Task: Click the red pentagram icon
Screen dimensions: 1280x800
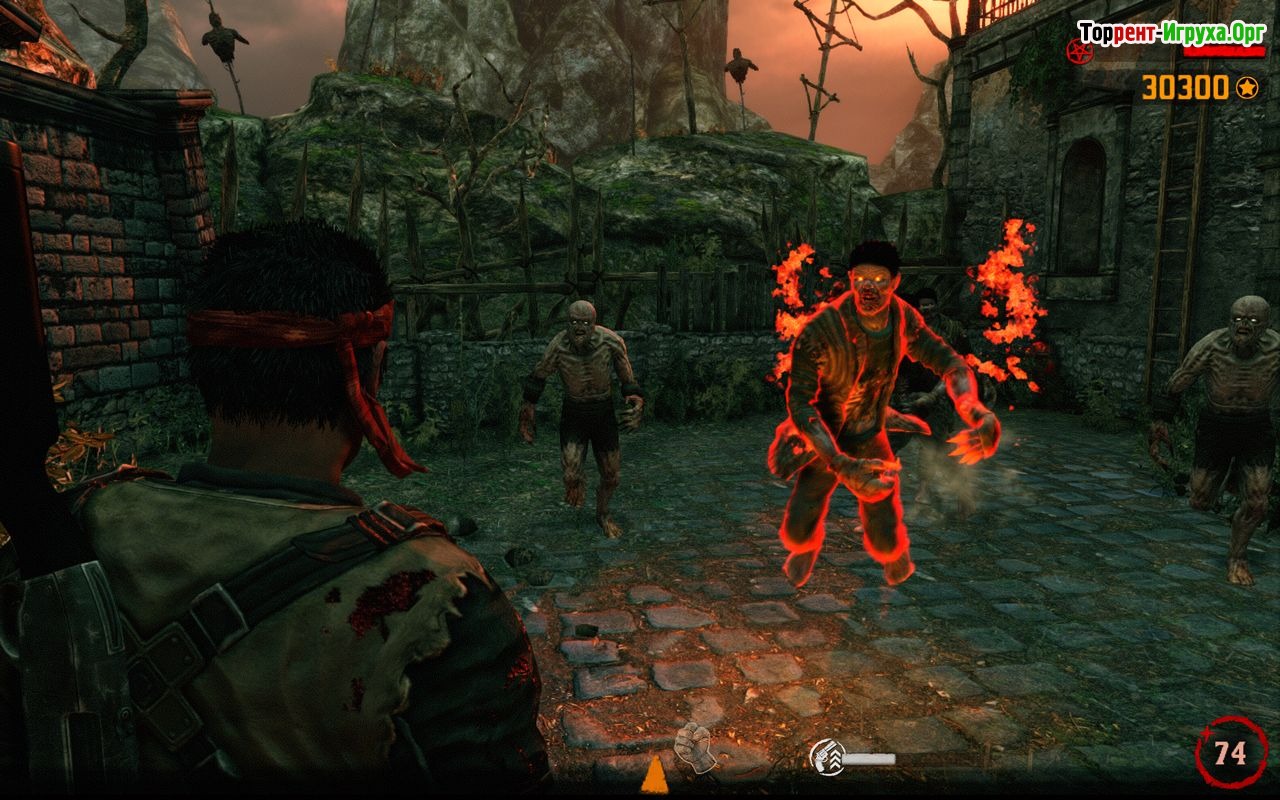Action: (1080, 51)
